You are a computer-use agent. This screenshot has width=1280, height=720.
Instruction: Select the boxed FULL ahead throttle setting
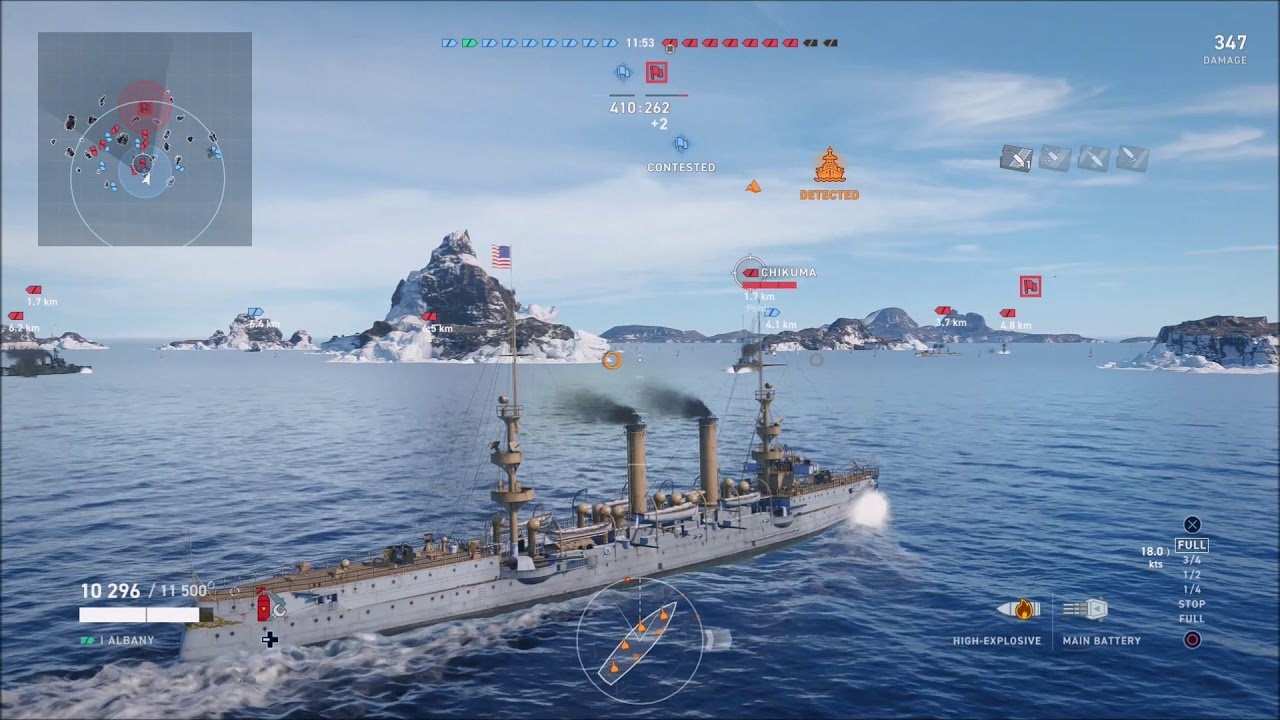pyautogui.click(x=1192, y=545)
